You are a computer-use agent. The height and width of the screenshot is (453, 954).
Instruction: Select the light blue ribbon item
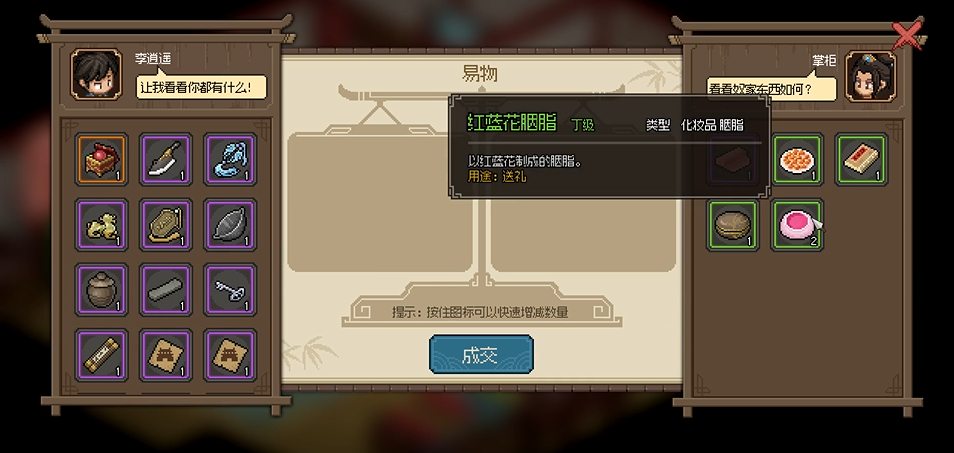pyautogui.click(x=230, y=160)
